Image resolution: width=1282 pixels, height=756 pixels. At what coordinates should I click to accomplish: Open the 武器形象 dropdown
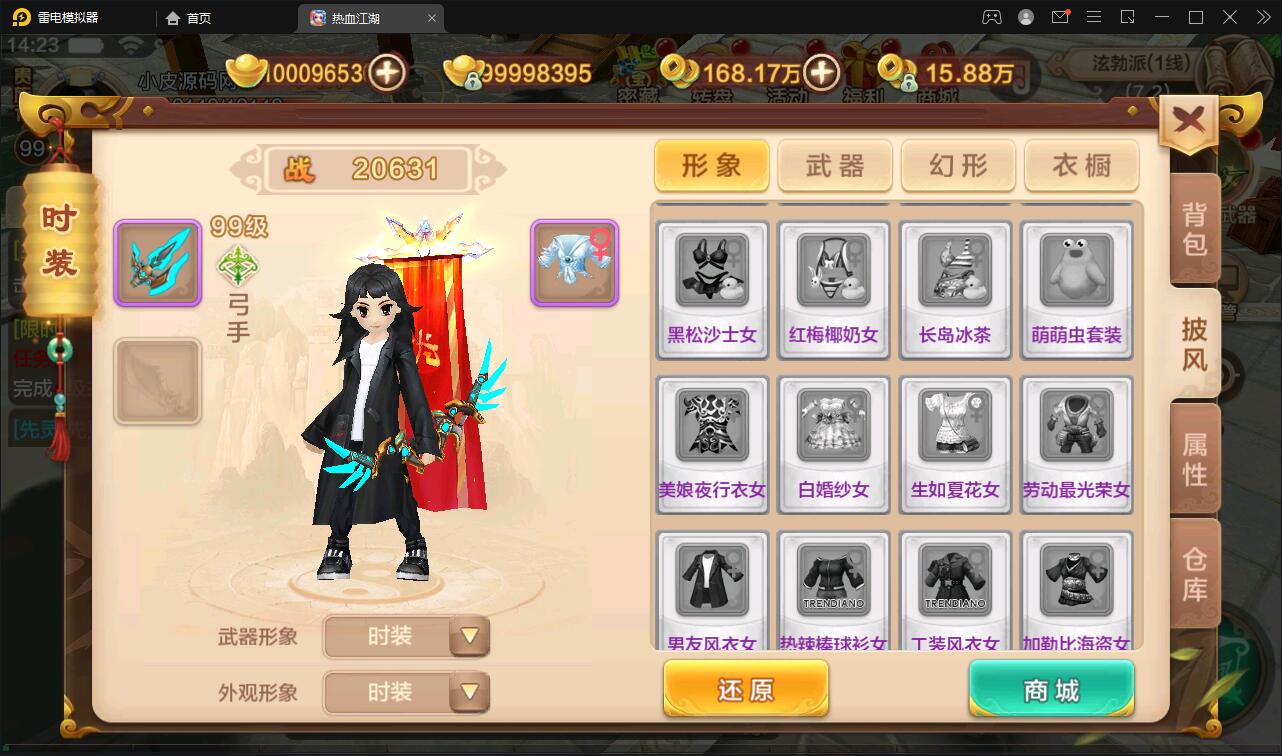pyautogui.click(x=405, y=637)
